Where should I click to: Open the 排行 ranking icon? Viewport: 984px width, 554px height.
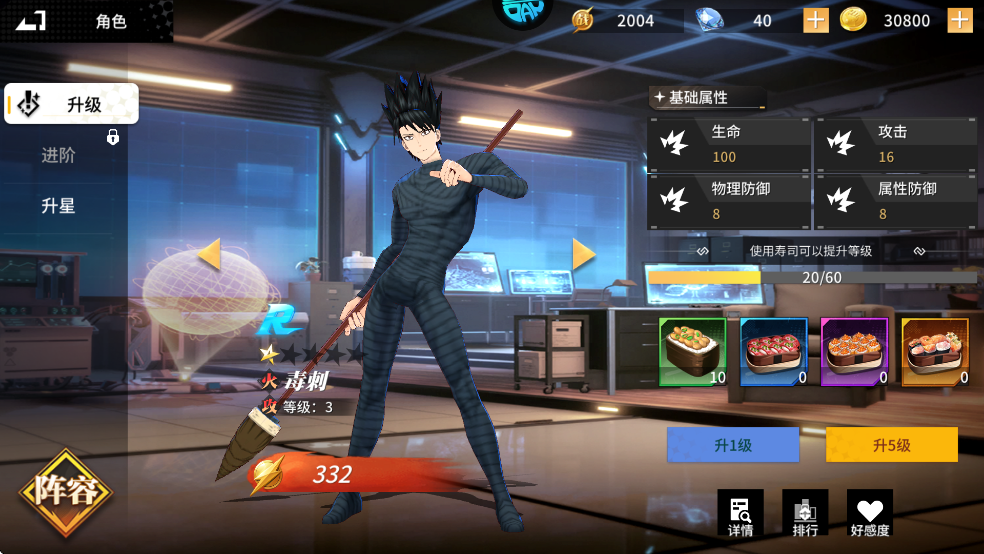tap(805, 513)
